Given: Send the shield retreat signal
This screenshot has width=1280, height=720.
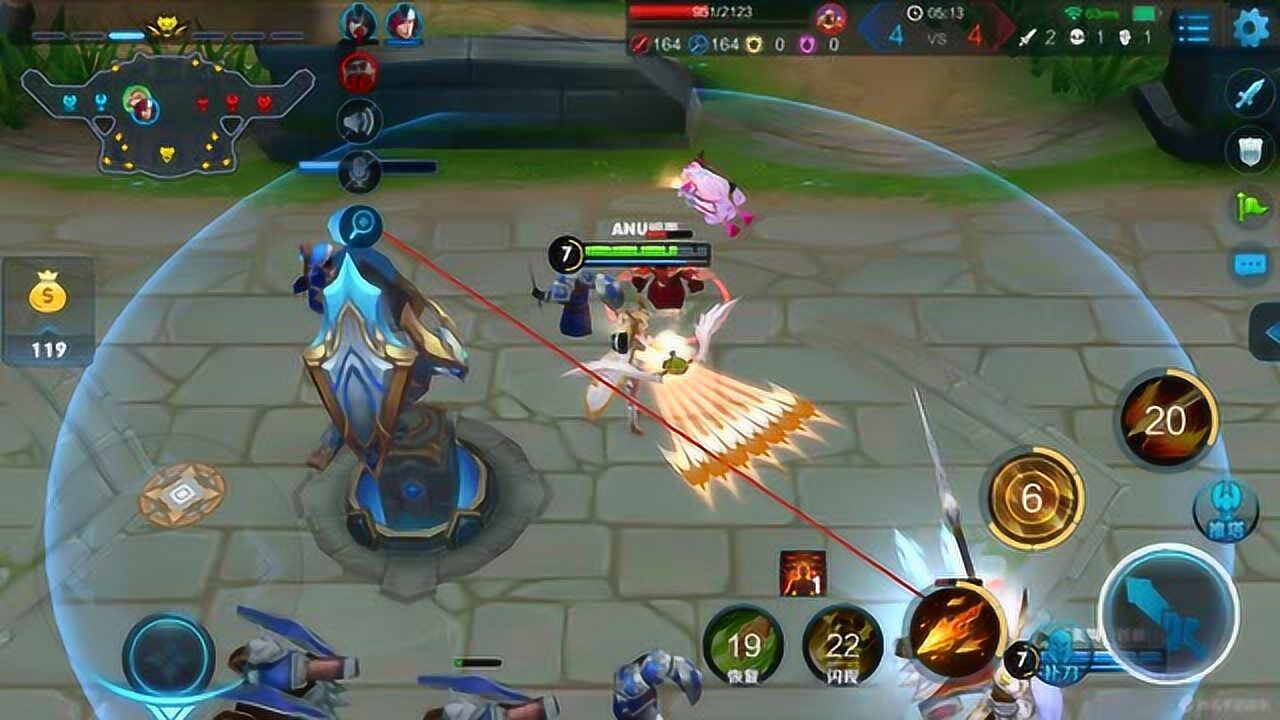Looking at the screenshot, I should click(1250, 150).
